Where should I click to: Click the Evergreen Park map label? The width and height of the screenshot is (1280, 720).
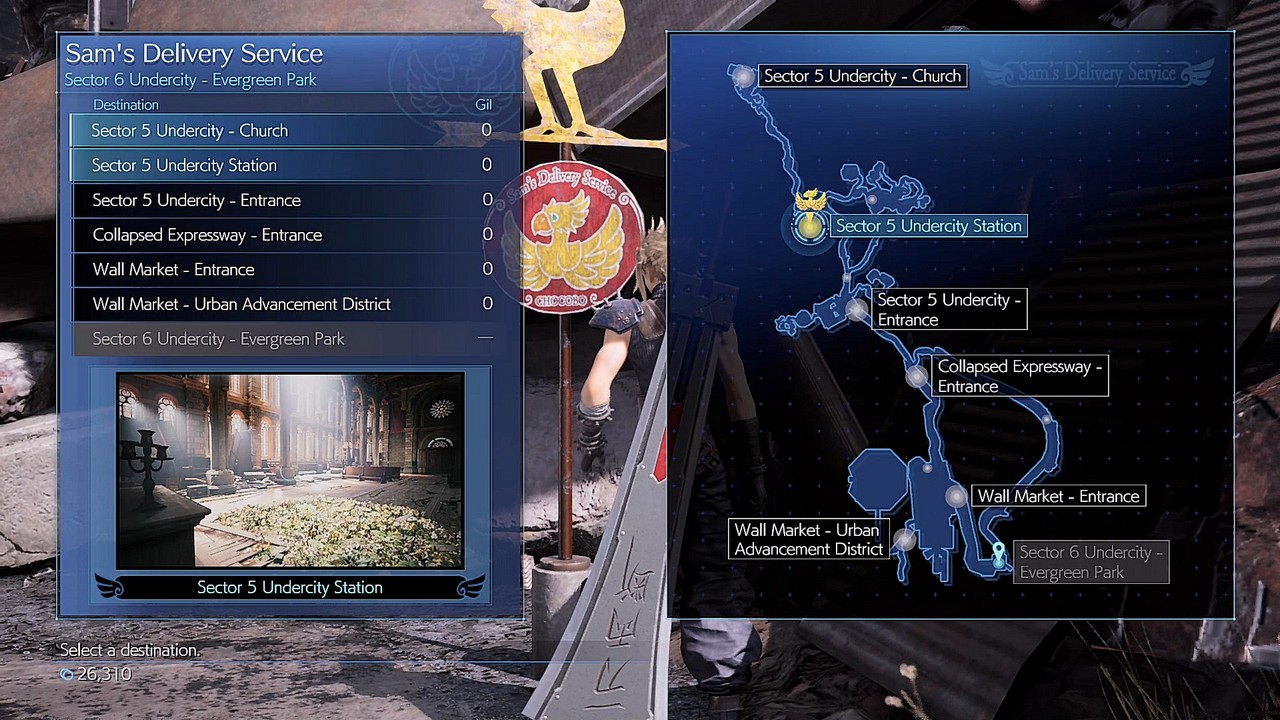pyautogui.click(x=1090, y=562)
